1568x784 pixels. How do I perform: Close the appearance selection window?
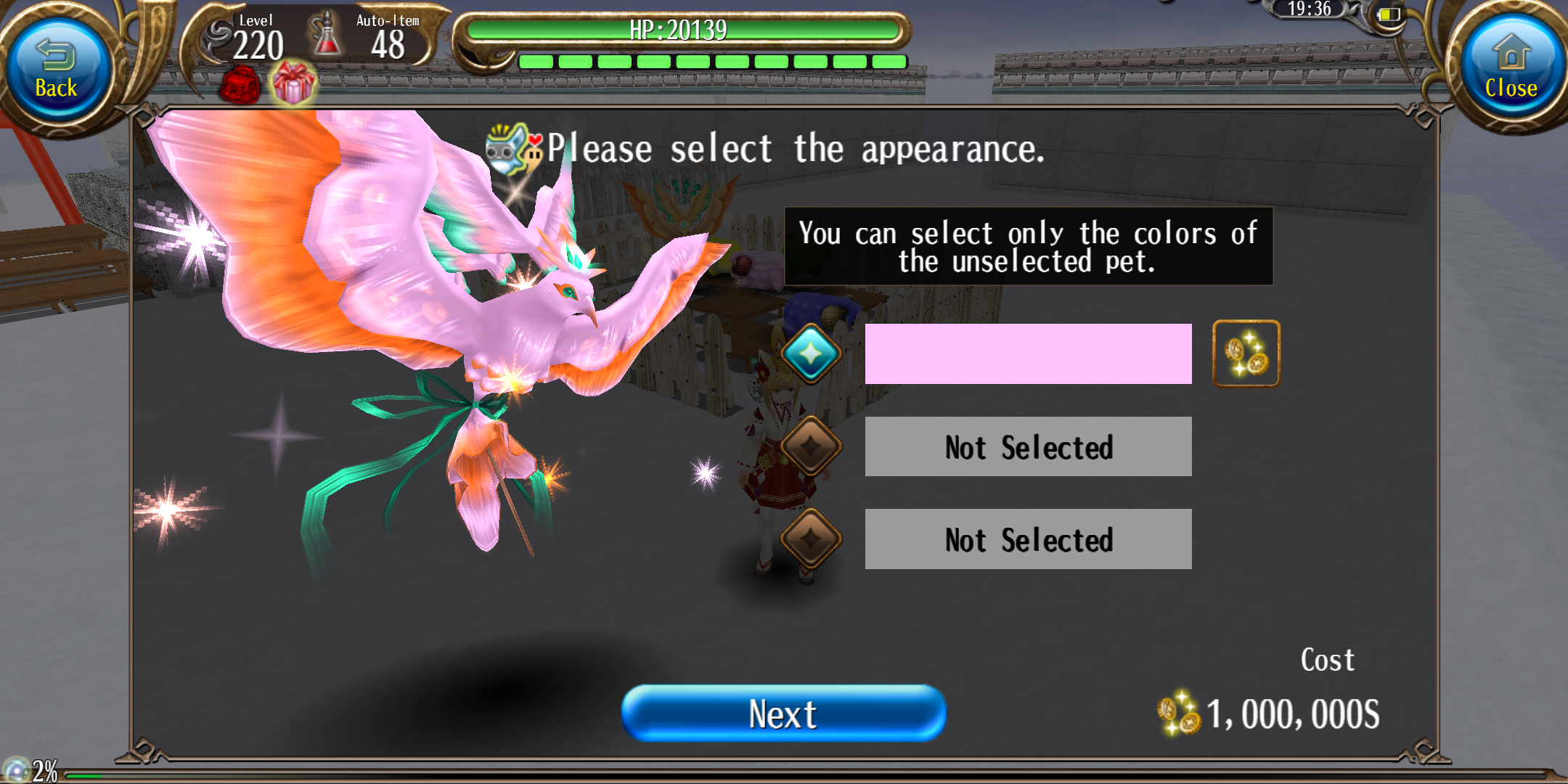1510,70
